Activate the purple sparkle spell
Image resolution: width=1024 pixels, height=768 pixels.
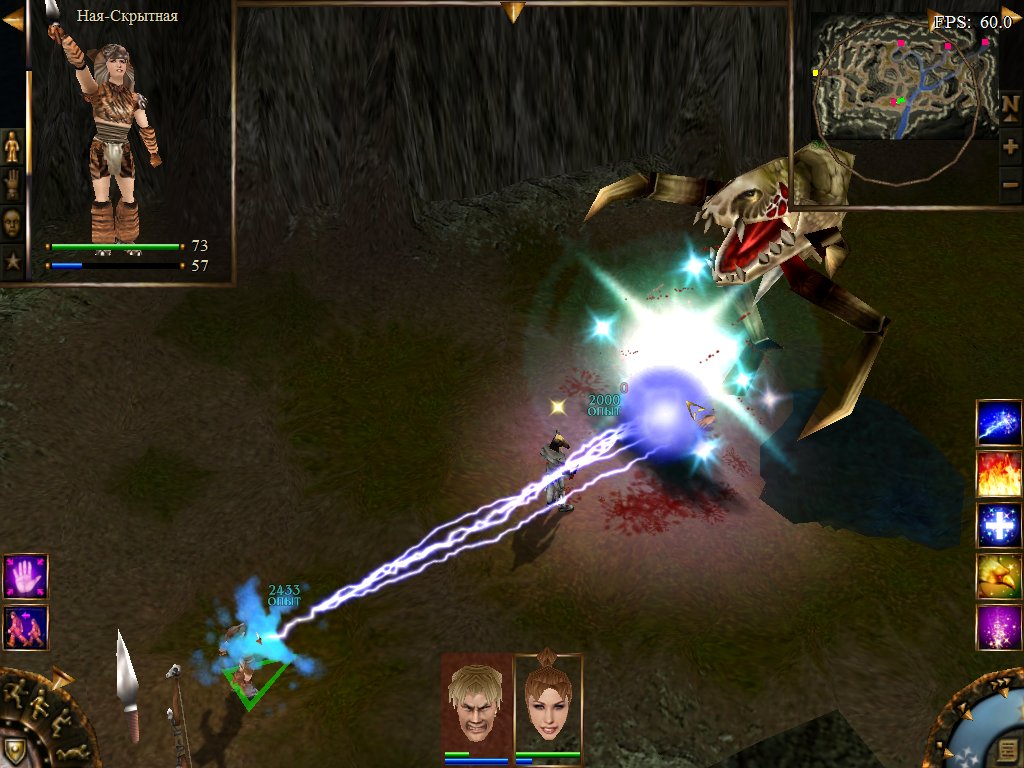(x=999, y=628)
